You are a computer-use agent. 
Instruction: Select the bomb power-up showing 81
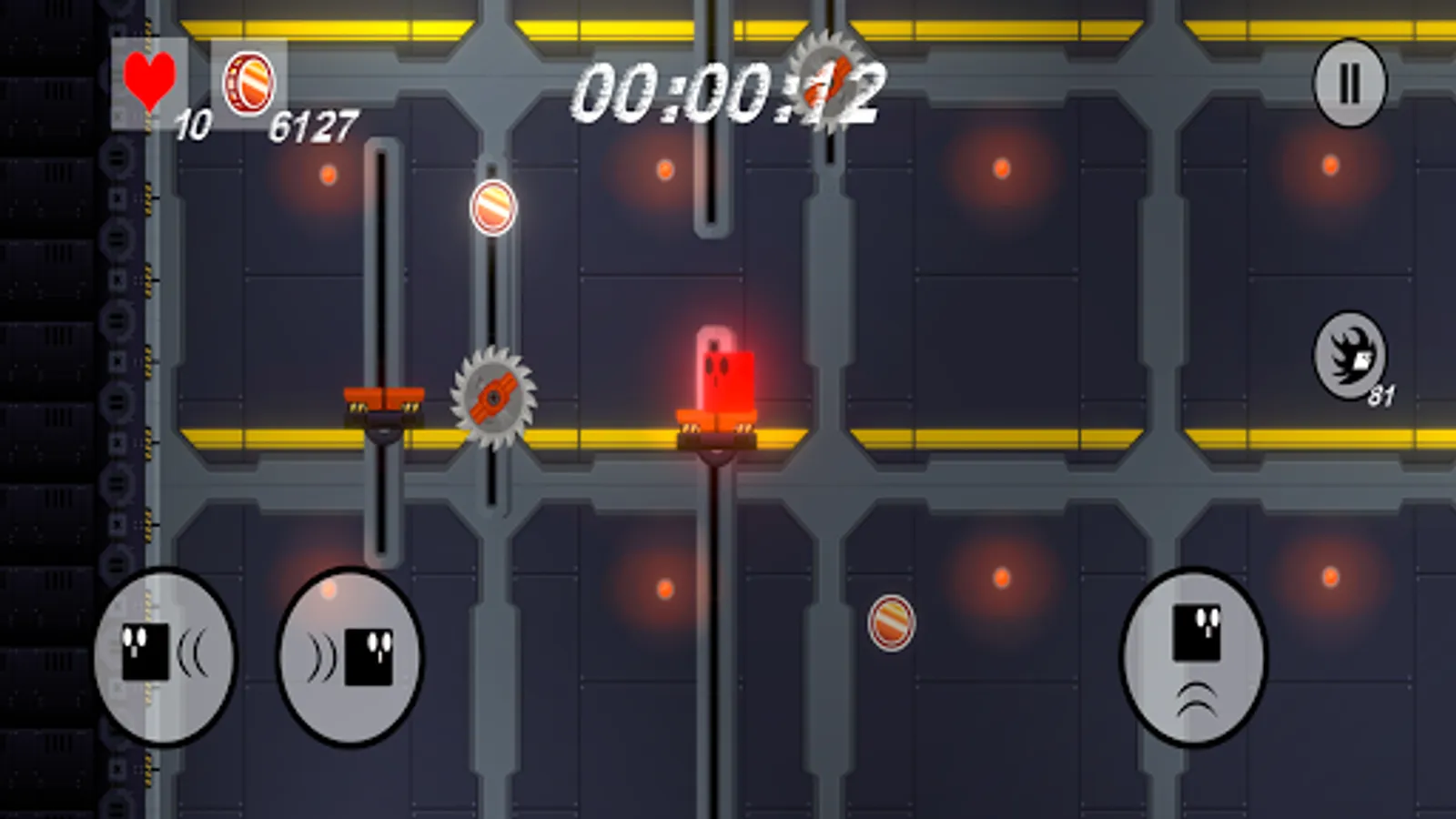(1350, 357)
